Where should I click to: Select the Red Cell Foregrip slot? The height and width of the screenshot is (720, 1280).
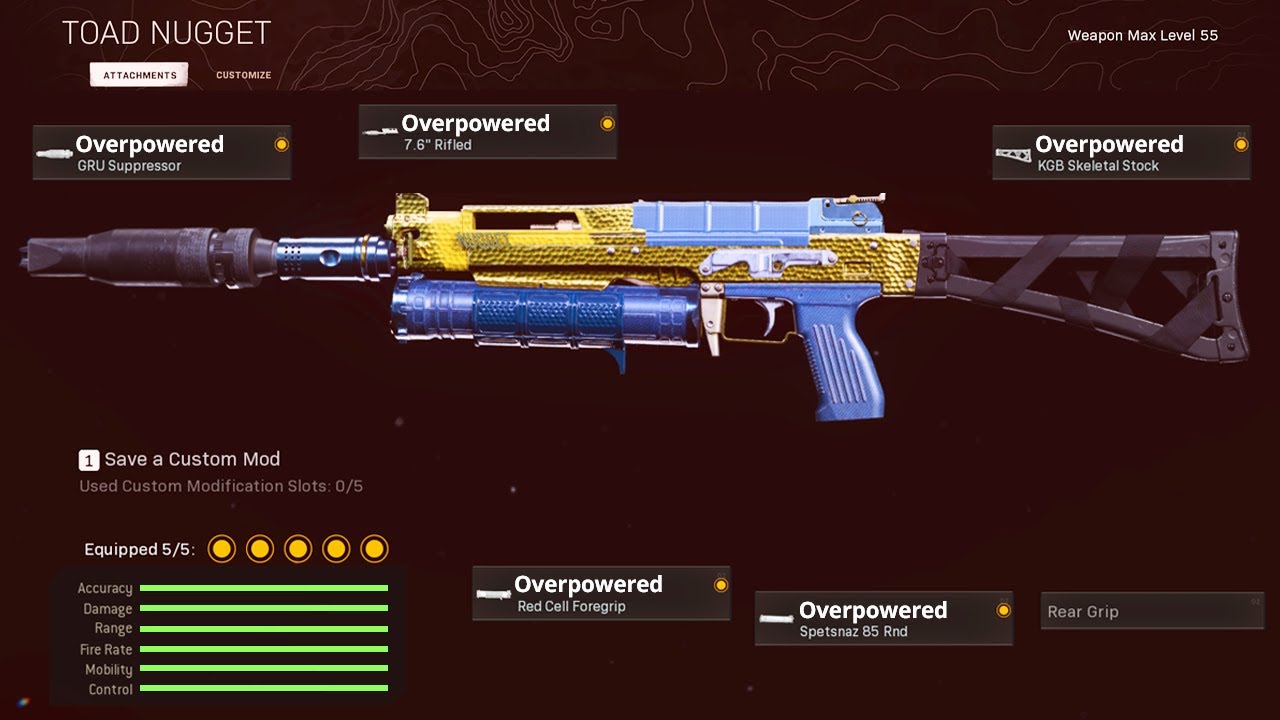(x=600, y=594)
